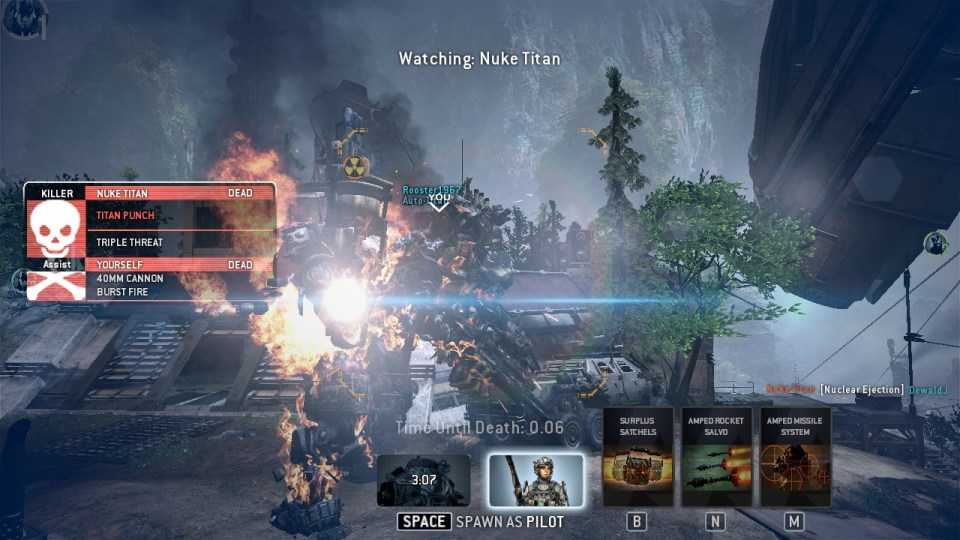
Task: Choose the Titan spawn tile showing 3:07
Action: pos(424,481)
